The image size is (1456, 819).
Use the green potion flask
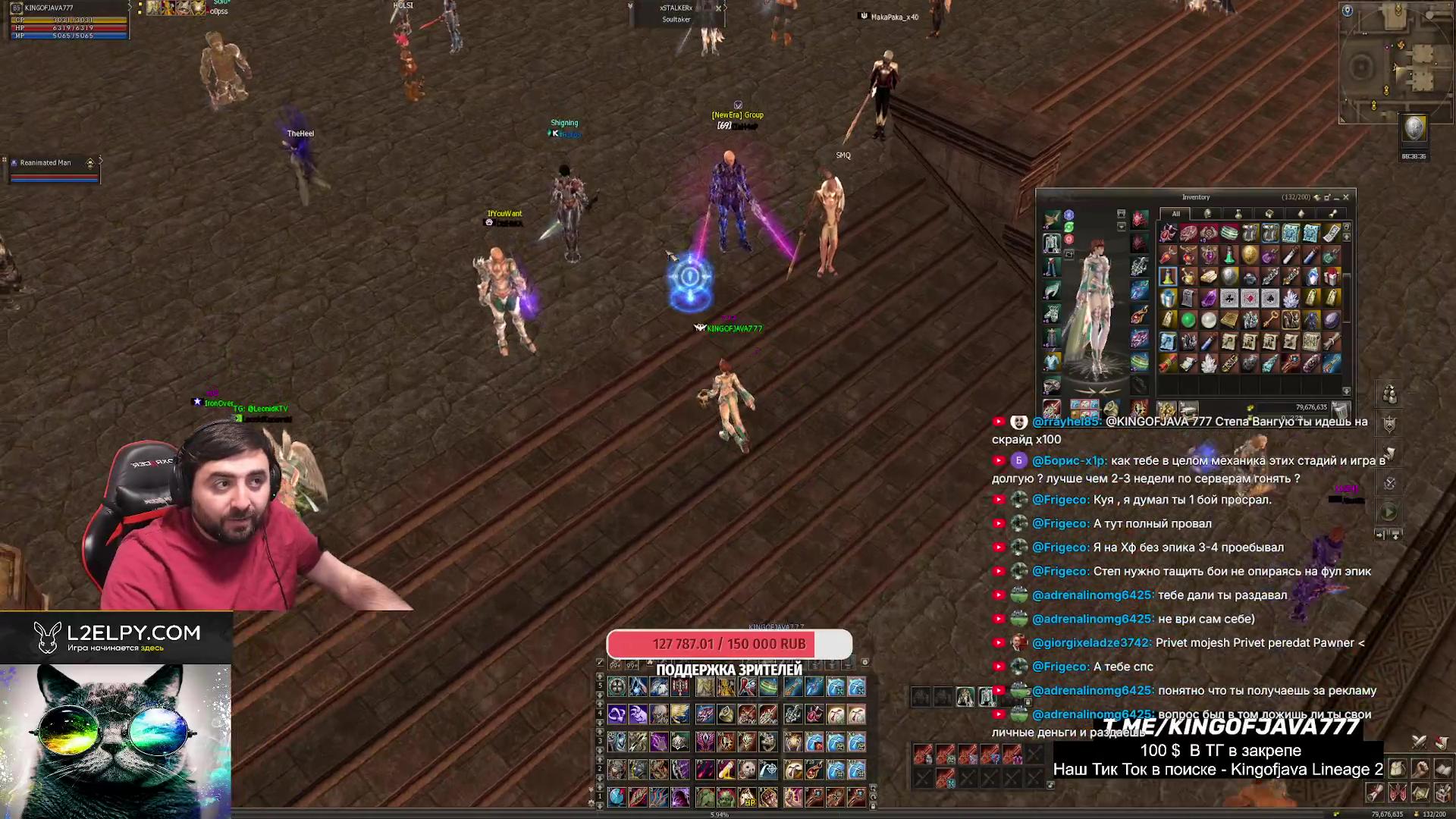(1229, 256)
